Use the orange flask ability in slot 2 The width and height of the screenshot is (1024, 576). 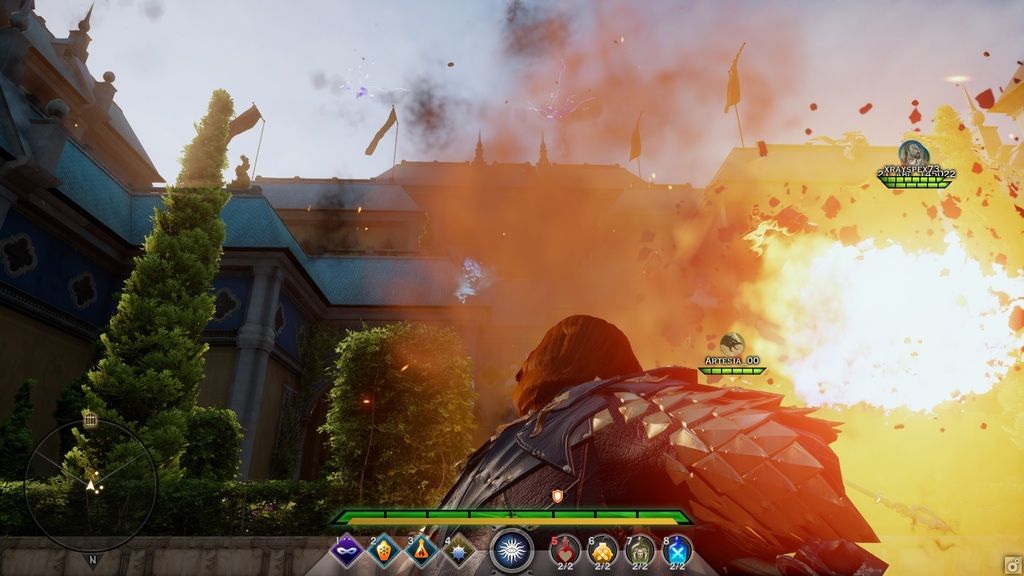[385, 551]
